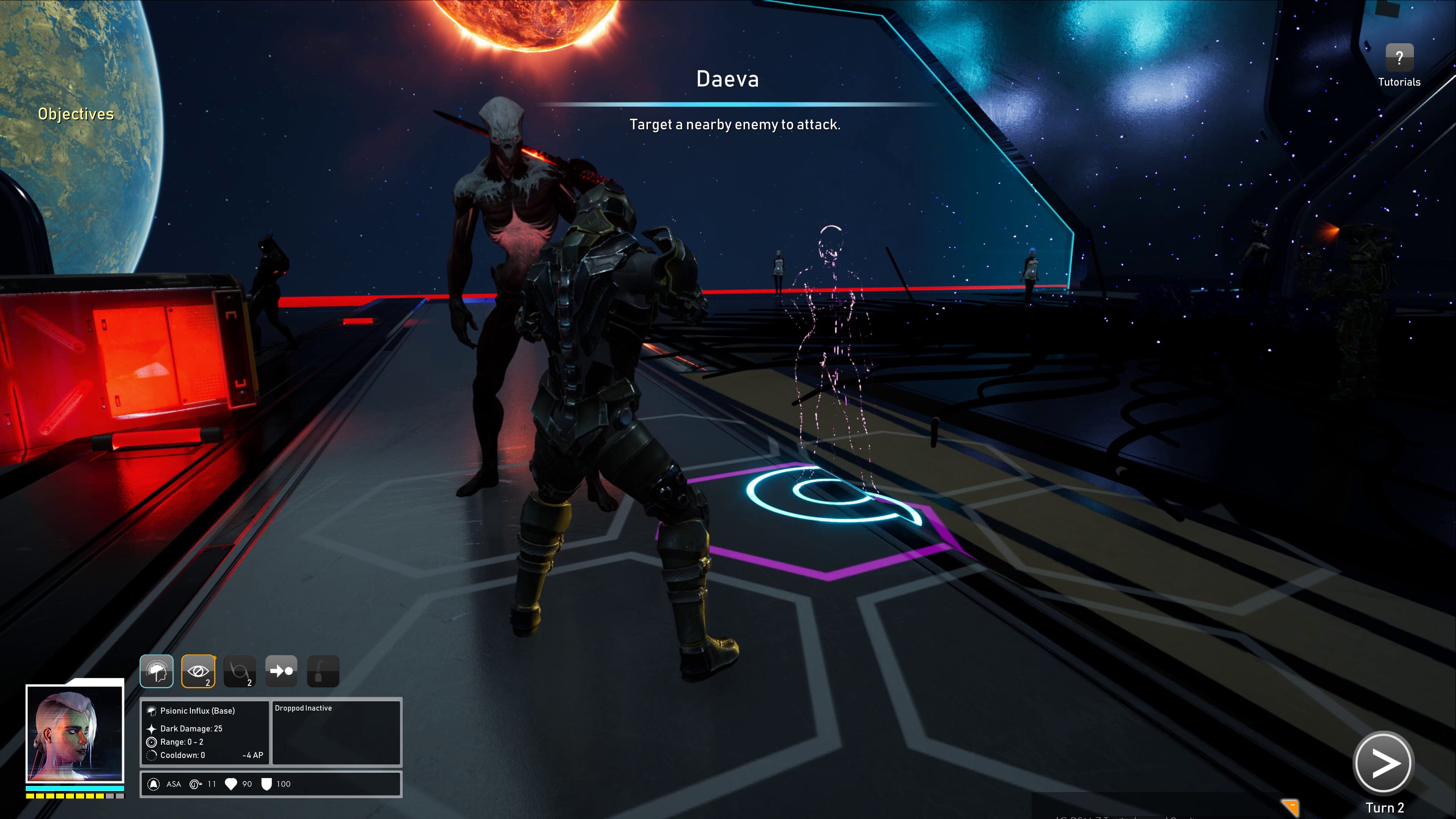
Task: Open the Tutorials help button
Action: 1399,58
